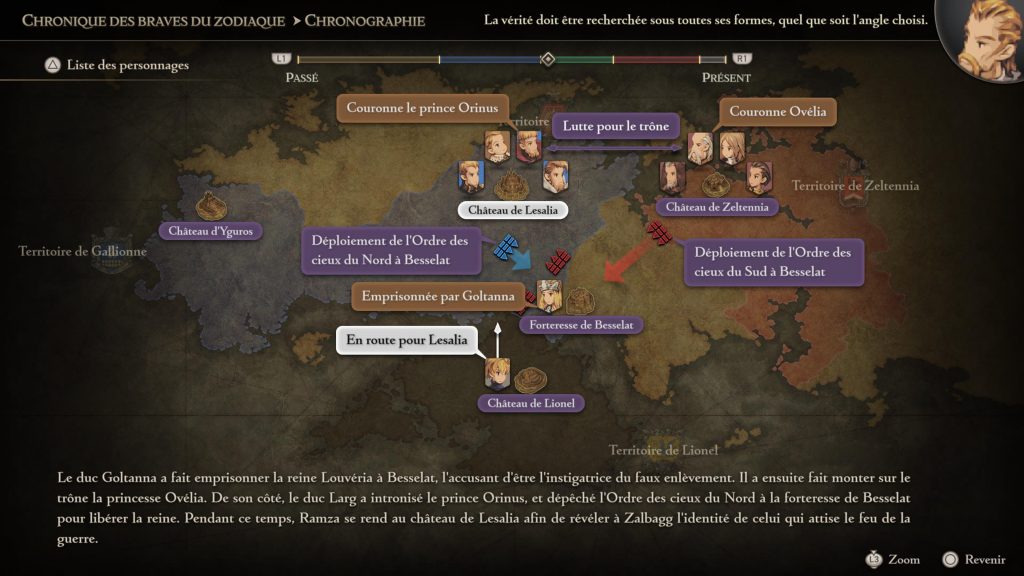Select the Château de Lesalia location label
The height and width of the screenshot is (576, 1024).
click(512, 210)
